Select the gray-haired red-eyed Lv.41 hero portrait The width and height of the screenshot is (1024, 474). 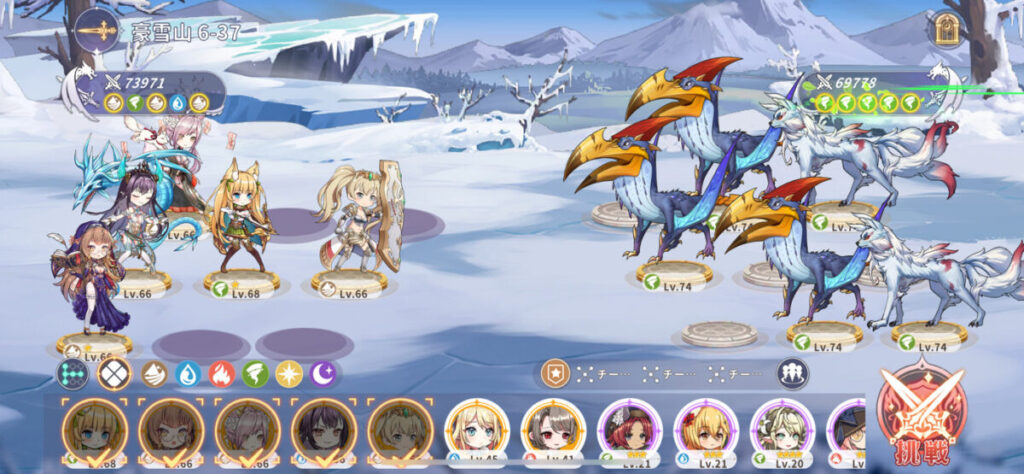click(x=551, y=430)
